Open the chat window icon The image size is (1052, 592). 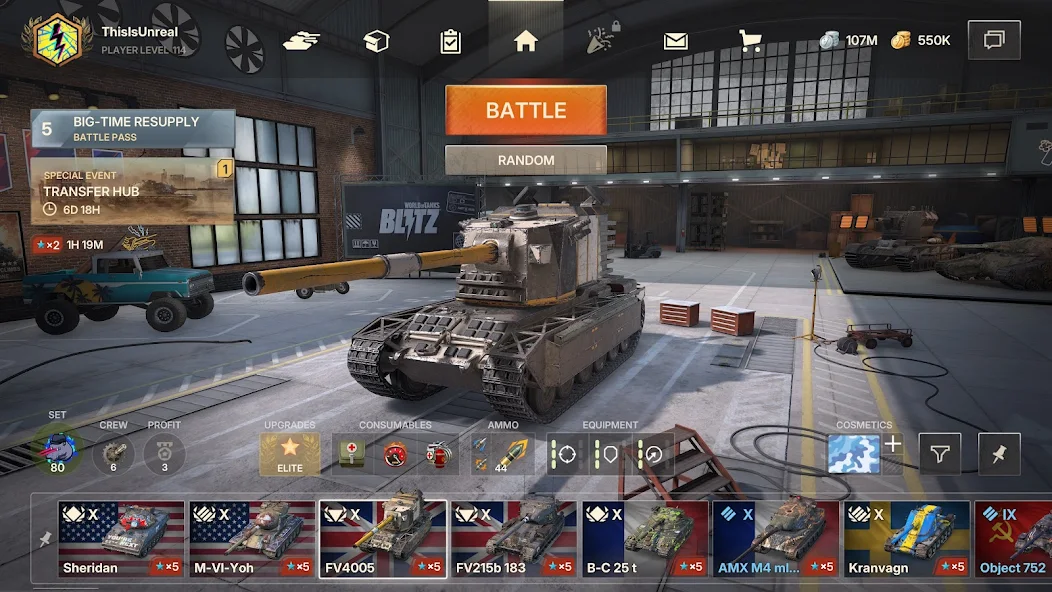(x=994, y=40)
